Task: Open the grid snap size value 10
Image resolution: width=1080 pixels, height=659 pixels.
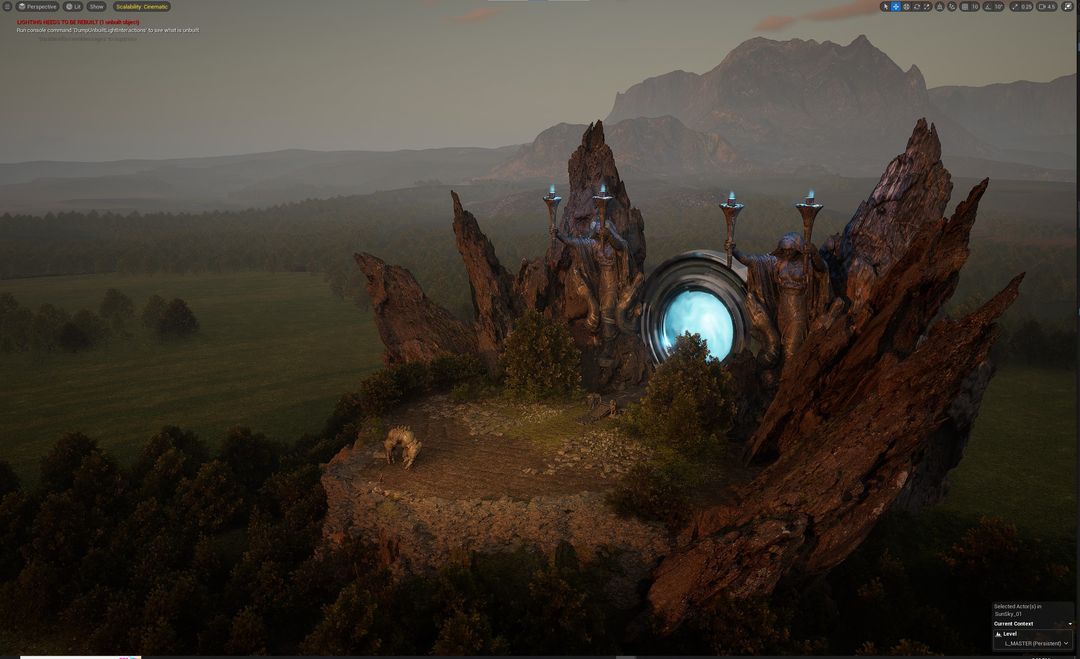Action: (975, 7)
